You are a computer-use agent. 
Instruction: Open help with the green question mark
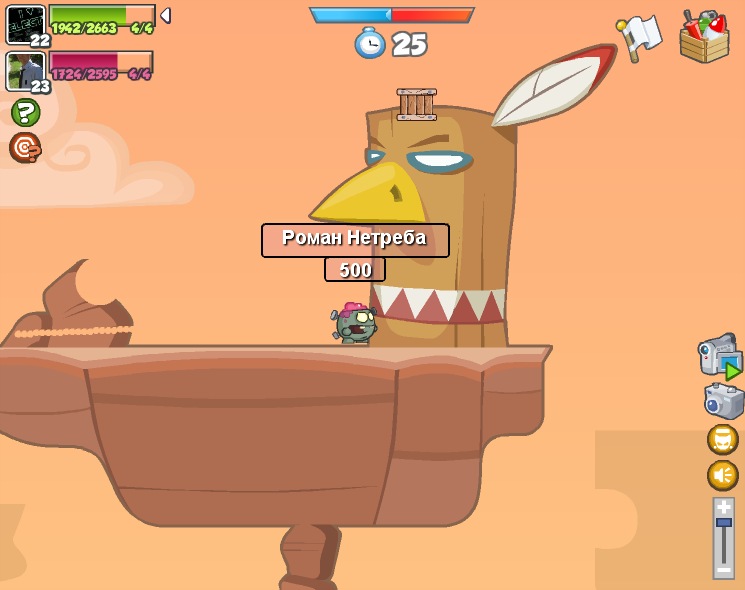(x=25, y=112)
